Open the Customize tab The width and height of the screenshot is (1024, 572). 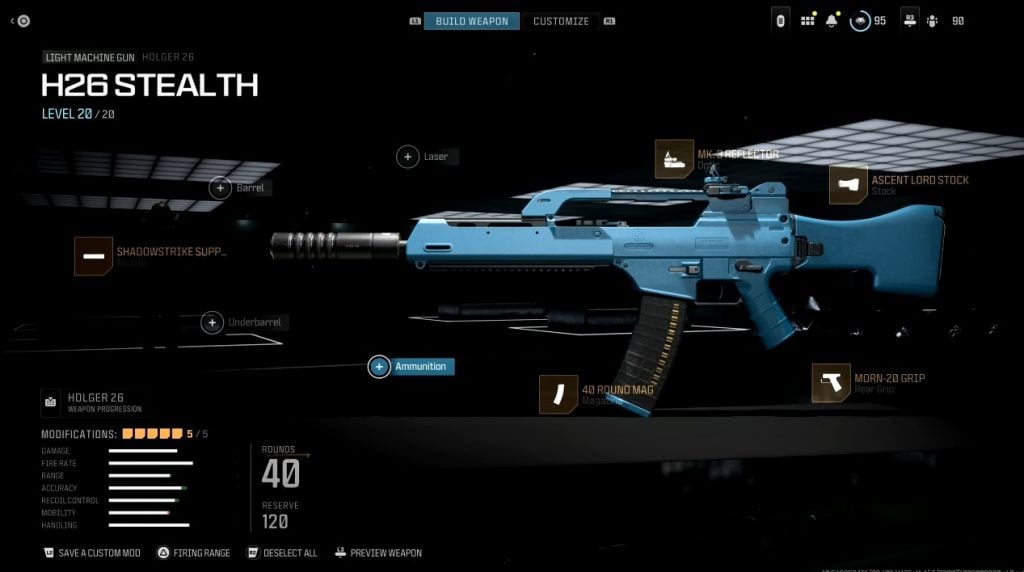point(560,21)
